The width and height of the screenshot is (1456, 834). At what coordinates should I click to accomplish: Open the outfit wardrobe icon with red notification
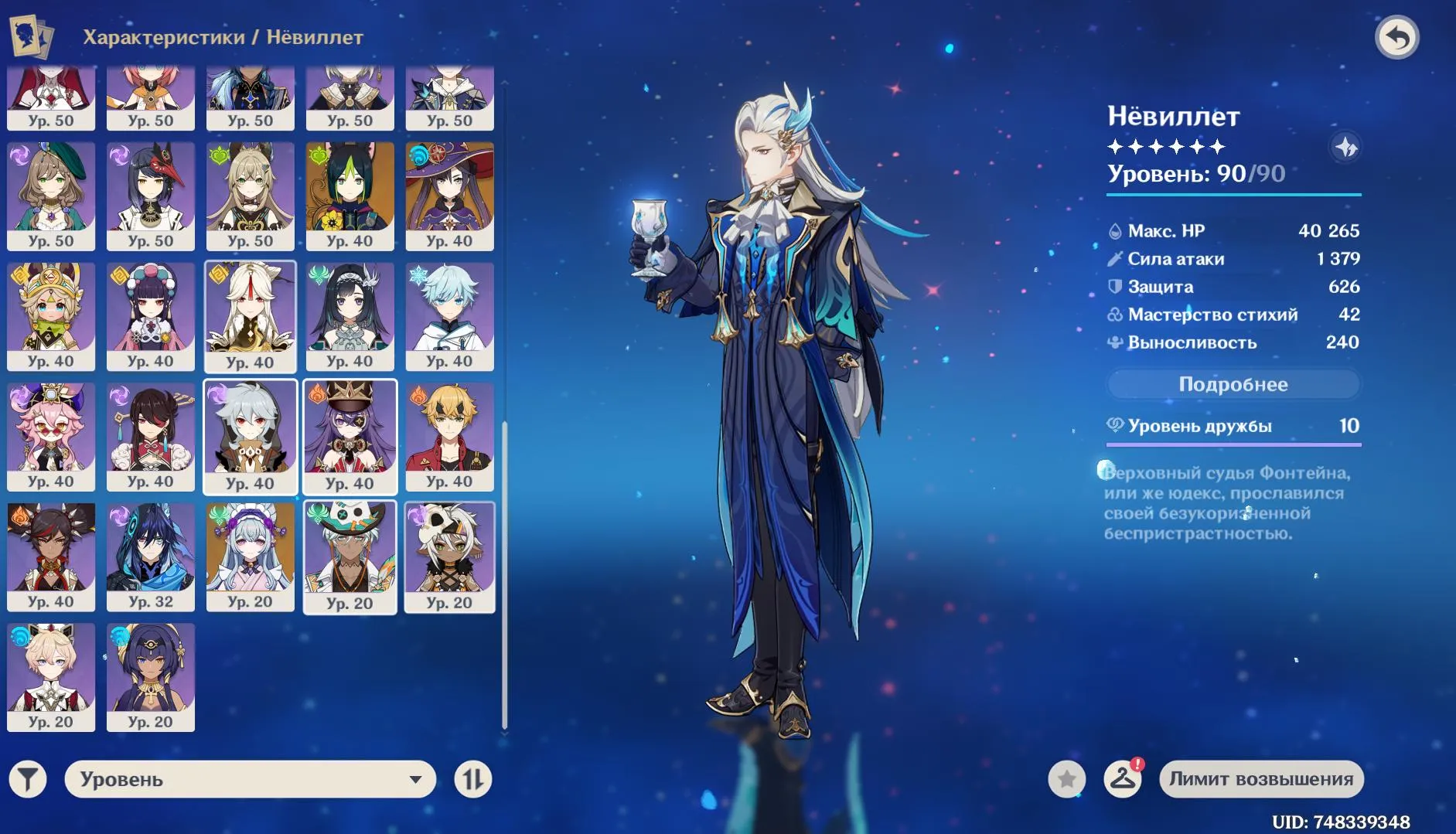click(x=1124, y=779)
